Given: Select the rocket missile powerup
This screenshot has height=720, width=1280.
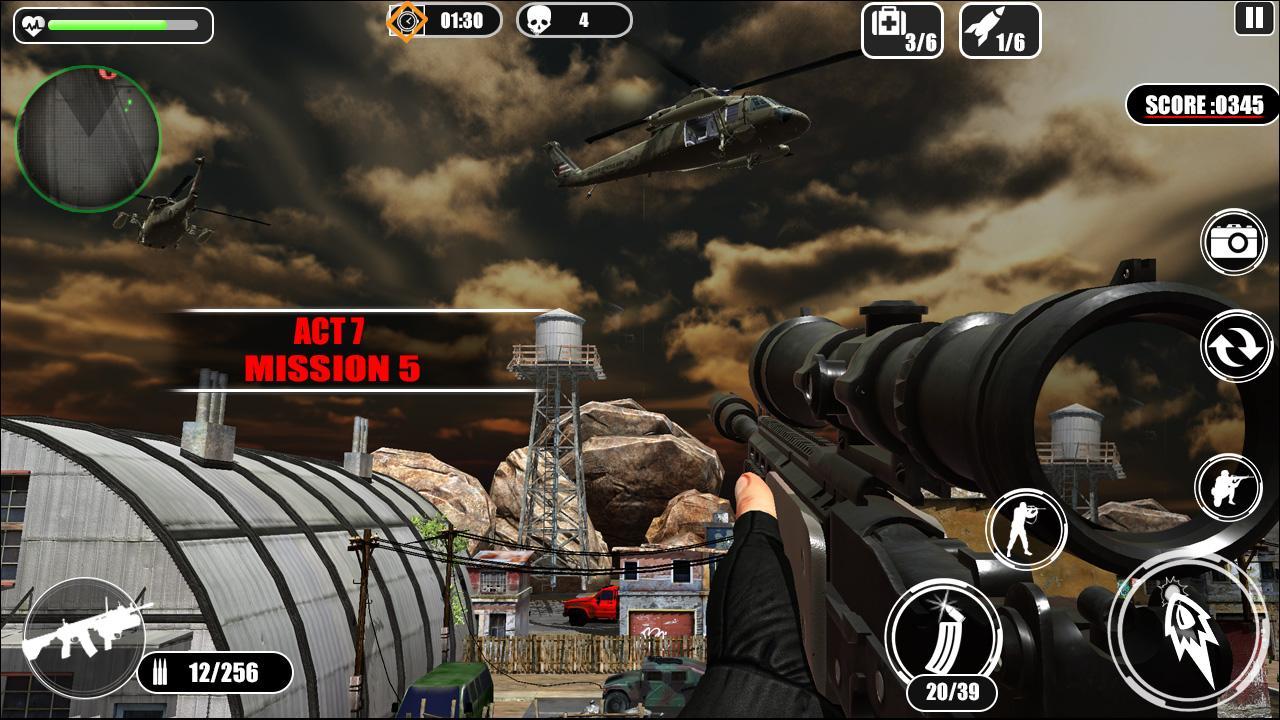Looking at the screenshot, I should pyautogui.click(x=998, y=31).
